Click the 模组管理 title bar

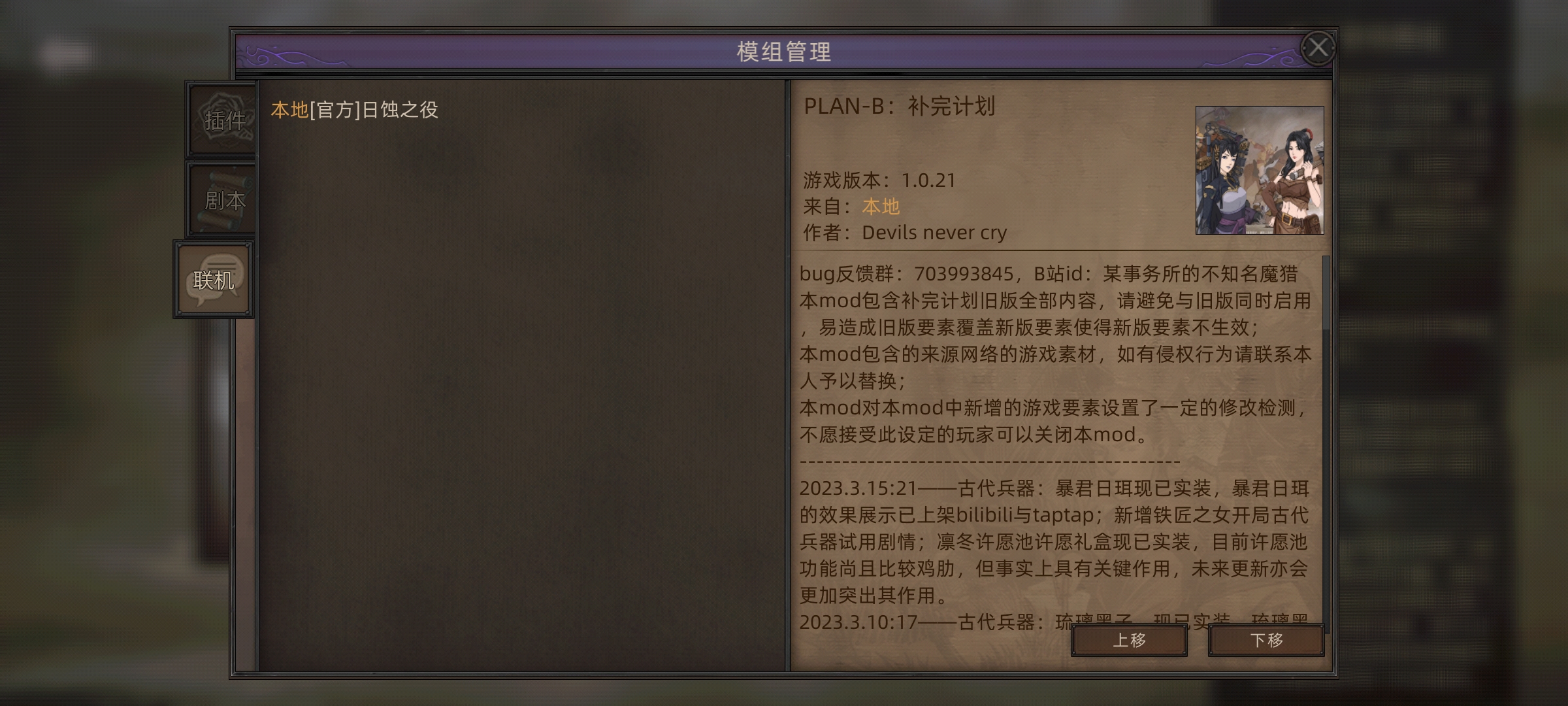click(784, 51)
